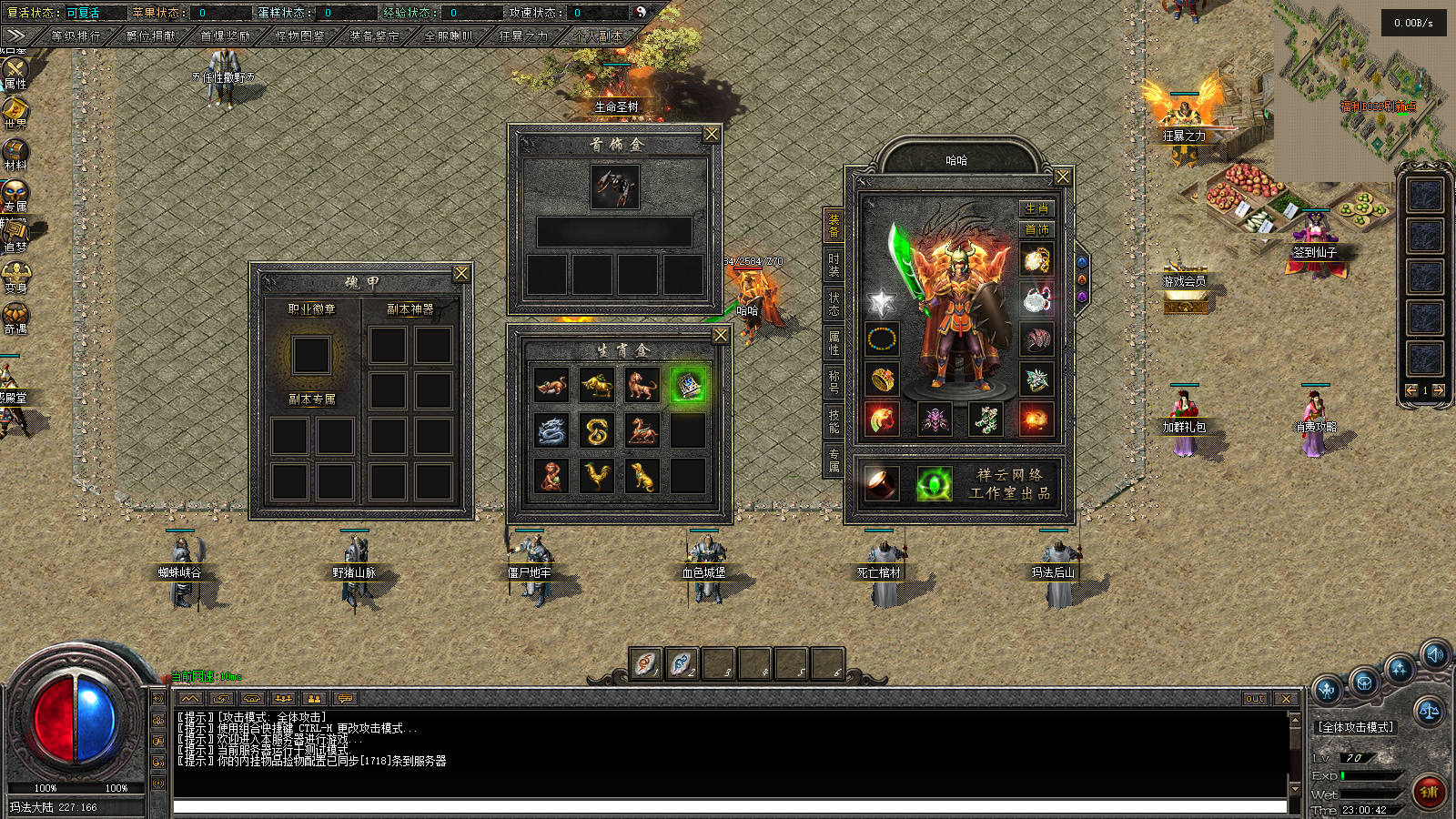Select the dragon zodiac slot
Viewport: 1456px width, 819px height.
point(551,431)
